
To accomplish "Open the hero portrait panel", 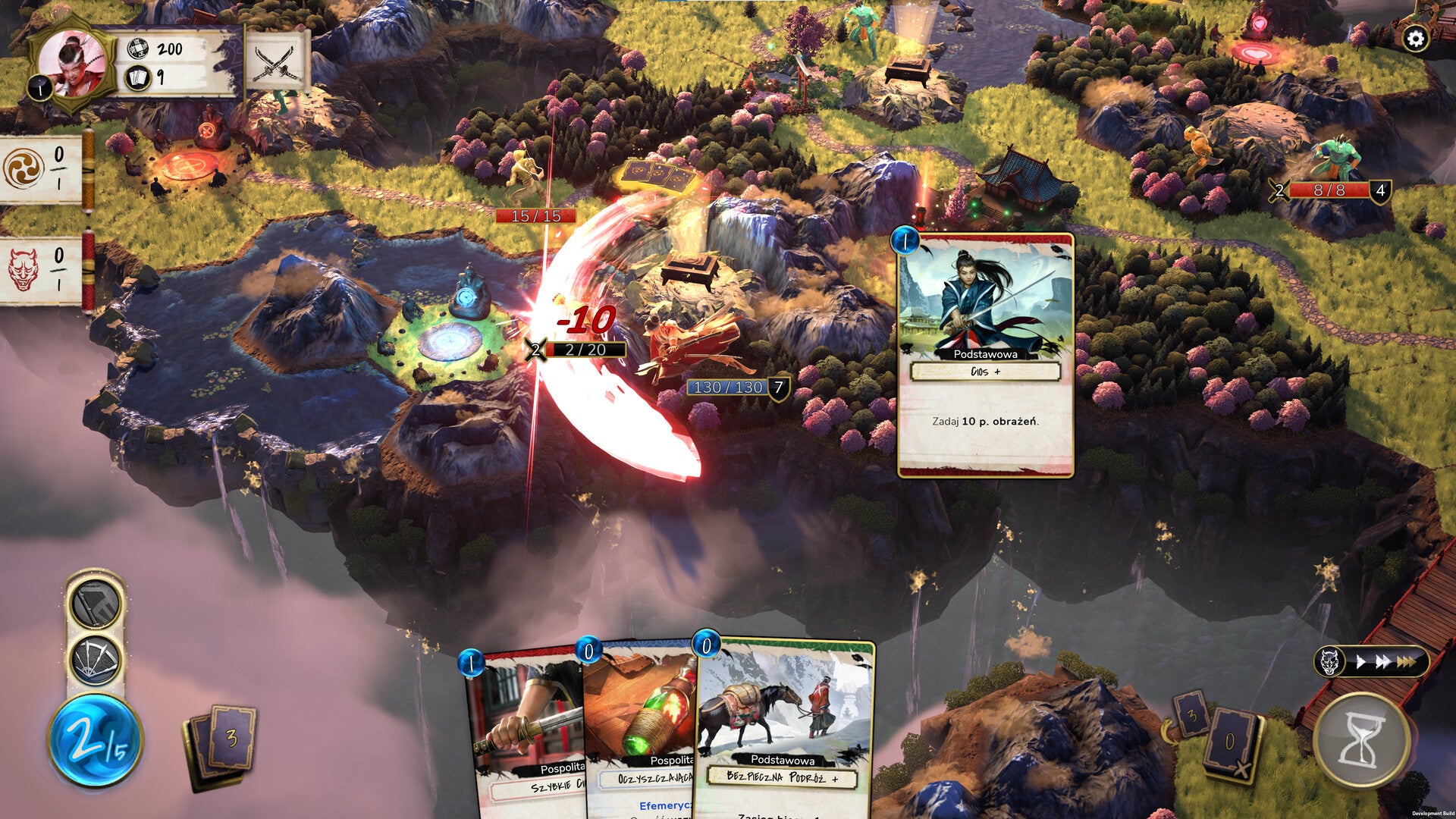I will coord(71,64).
